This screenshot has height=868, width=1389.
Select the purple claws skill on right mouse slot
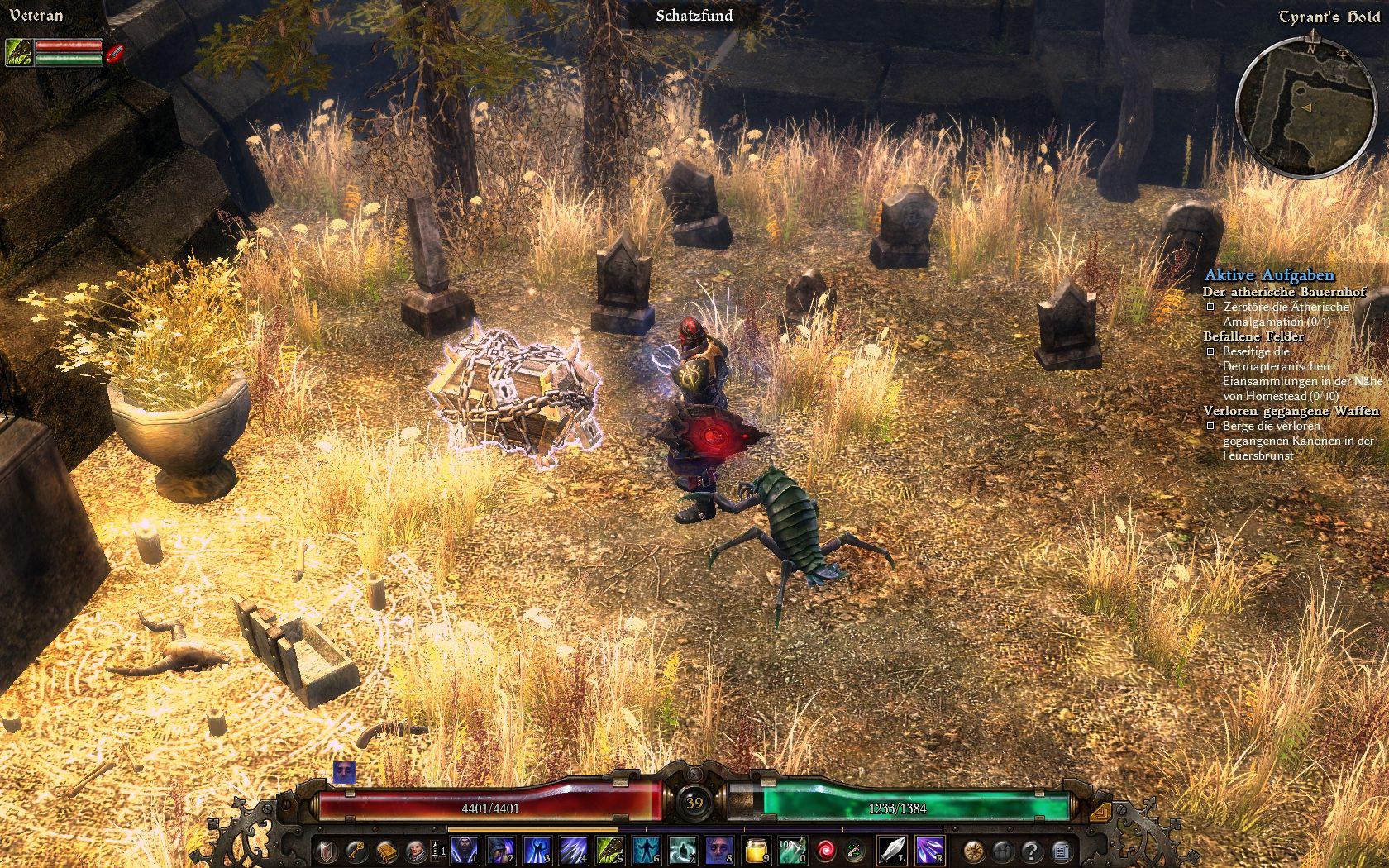coord(929,850)
